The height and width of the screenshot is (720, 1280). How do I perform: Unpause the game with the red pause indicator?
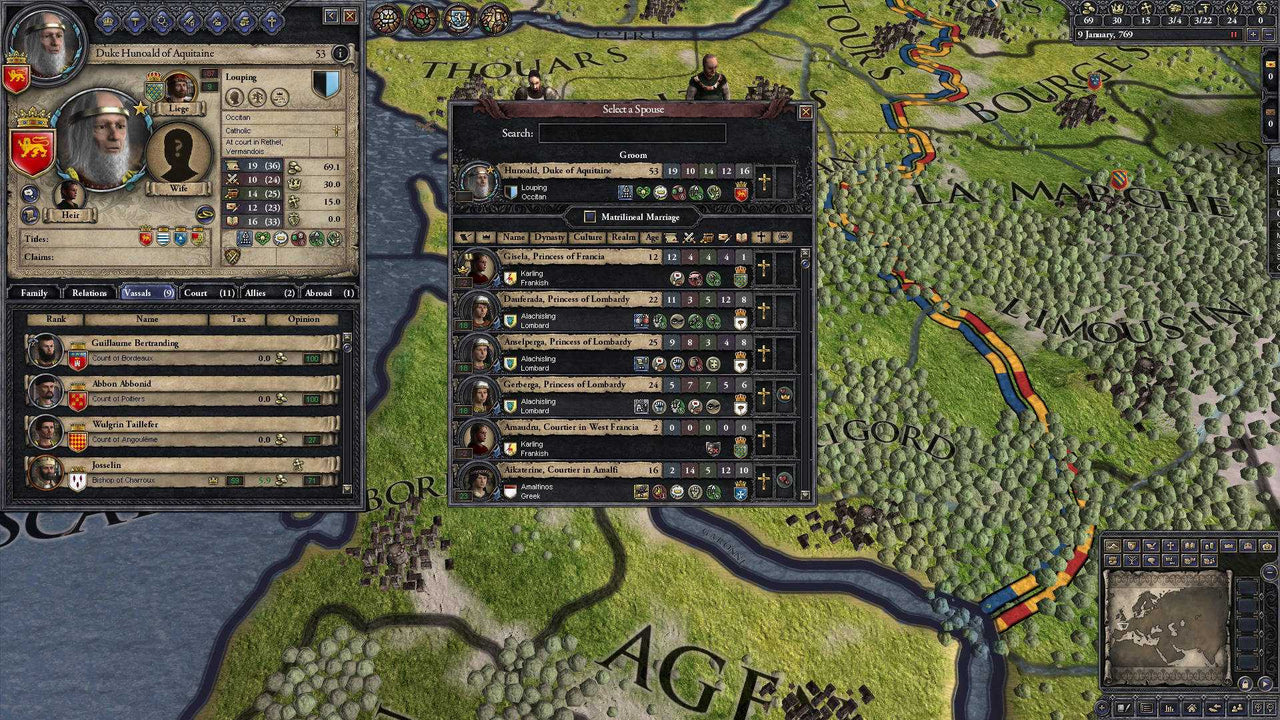[1233, 34]
